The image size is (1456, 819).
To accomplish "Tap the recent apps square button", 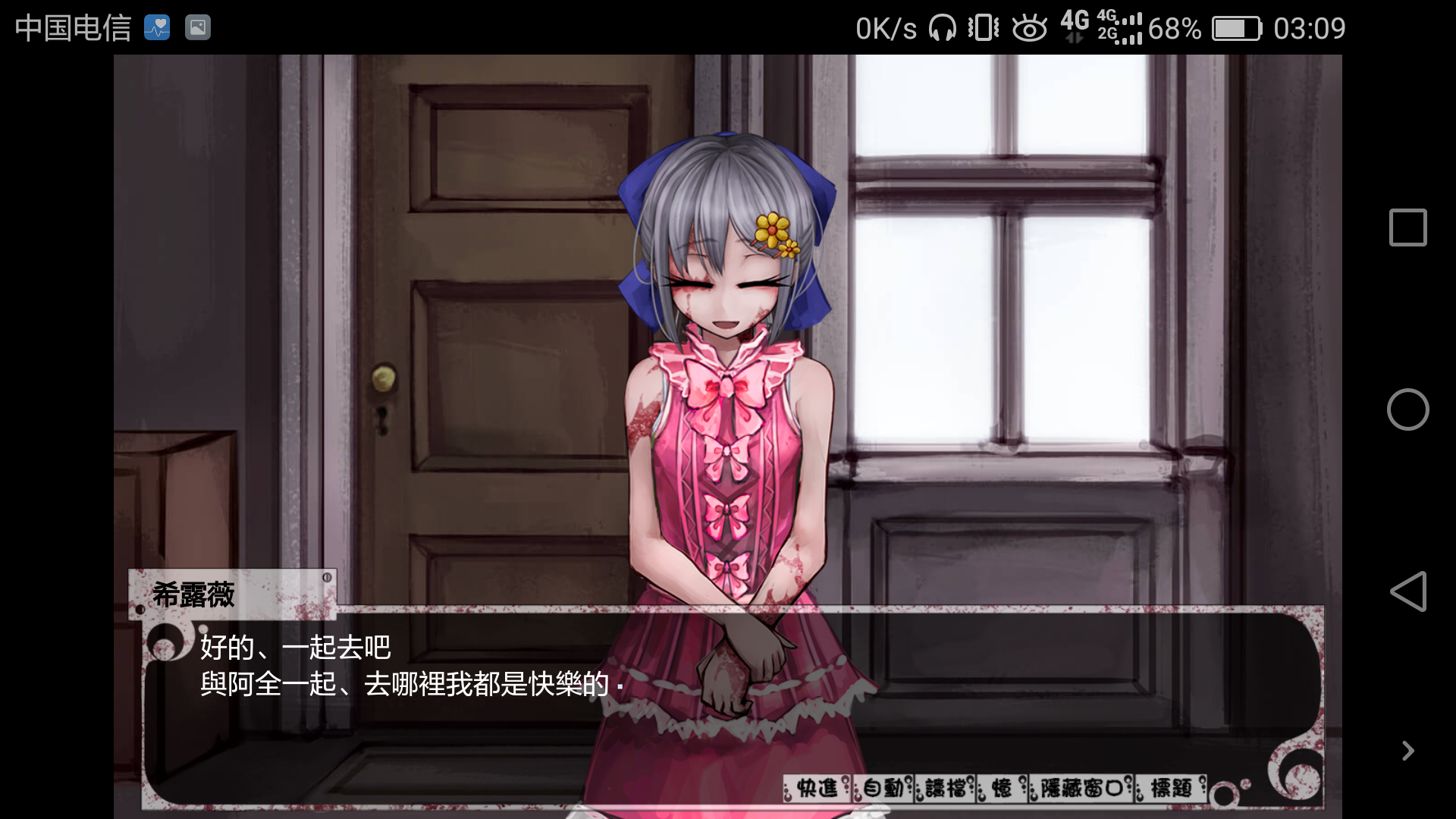I will click(1407, 227).
